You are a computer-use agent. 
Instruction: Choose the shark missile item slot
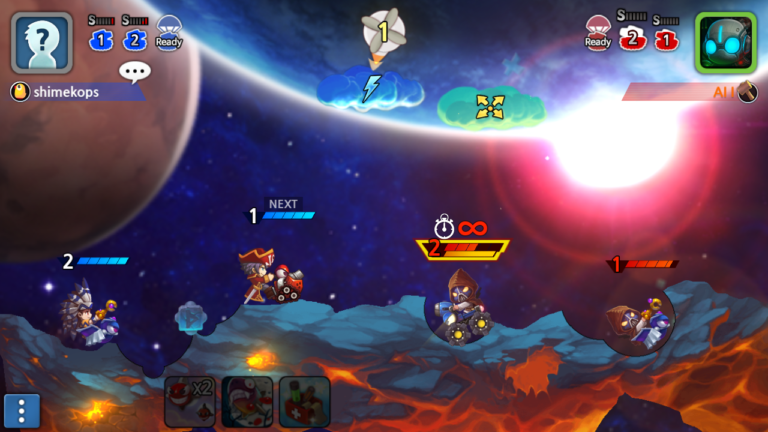pyautogui.click(x=247, y=401)
